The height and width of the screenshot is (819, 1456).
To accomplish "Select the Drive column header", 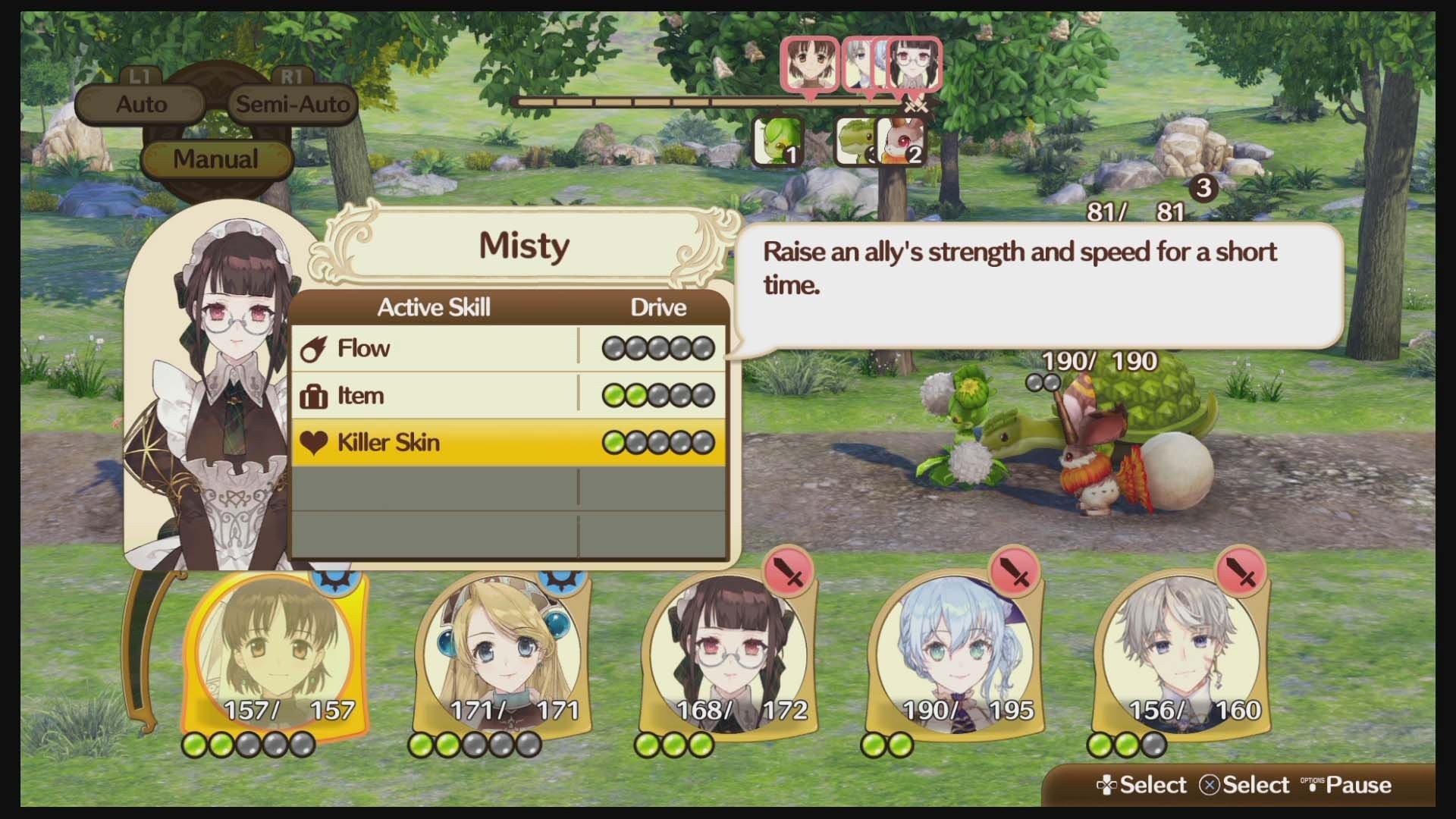I will (659, 307).
